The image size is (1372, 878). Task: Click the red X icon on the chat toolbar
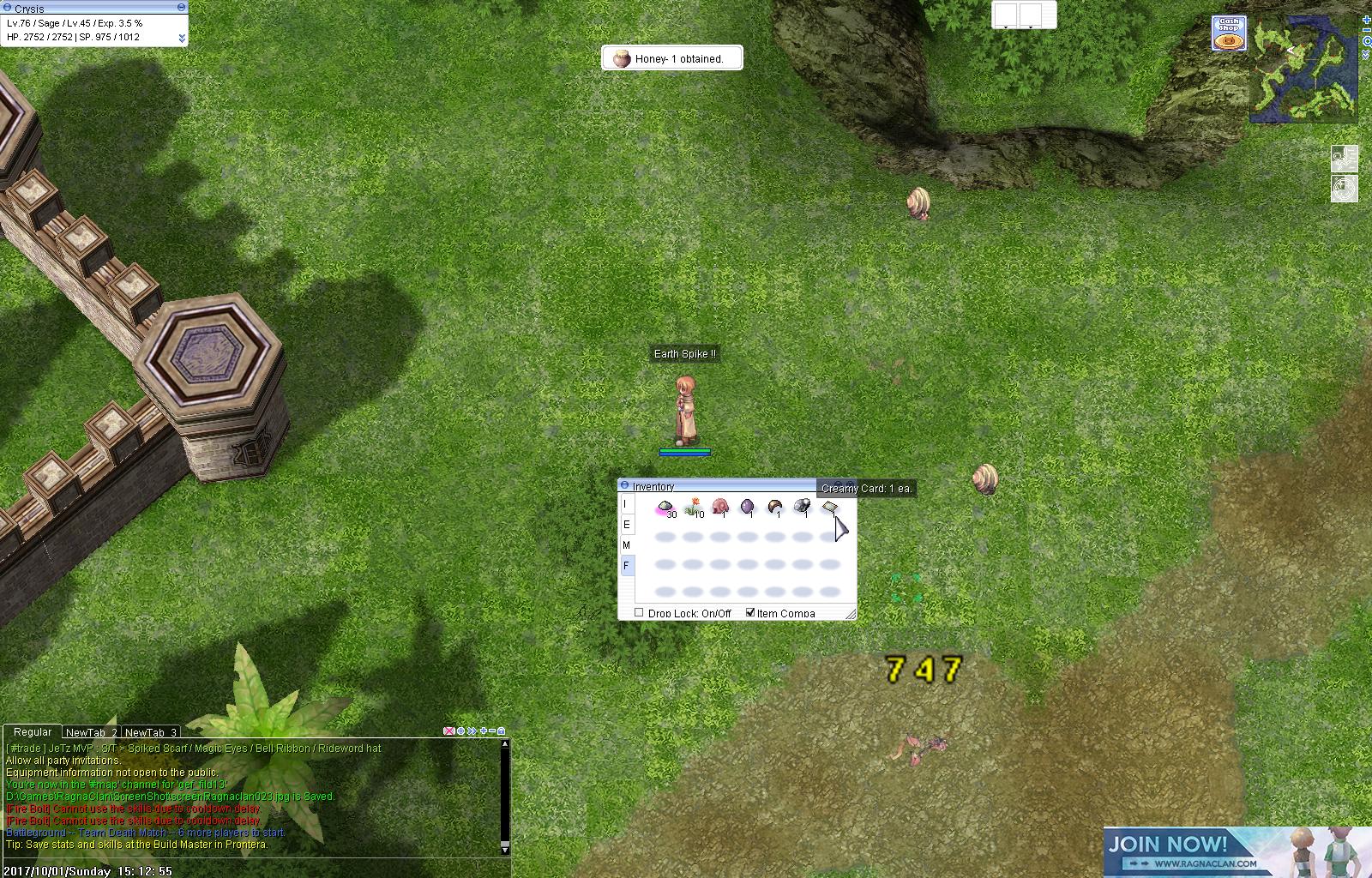[448, 731]
